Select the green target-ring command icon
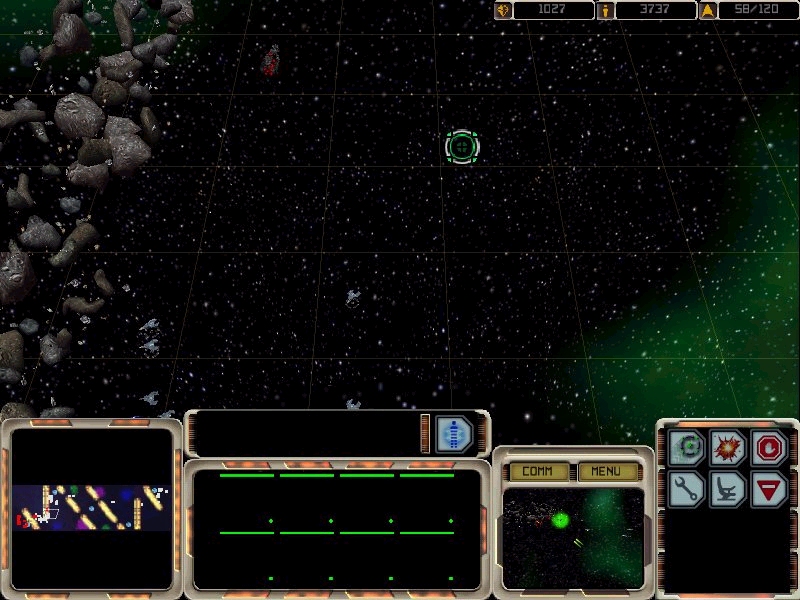Screen dimensions: 800x600 (x=688, y=448)
